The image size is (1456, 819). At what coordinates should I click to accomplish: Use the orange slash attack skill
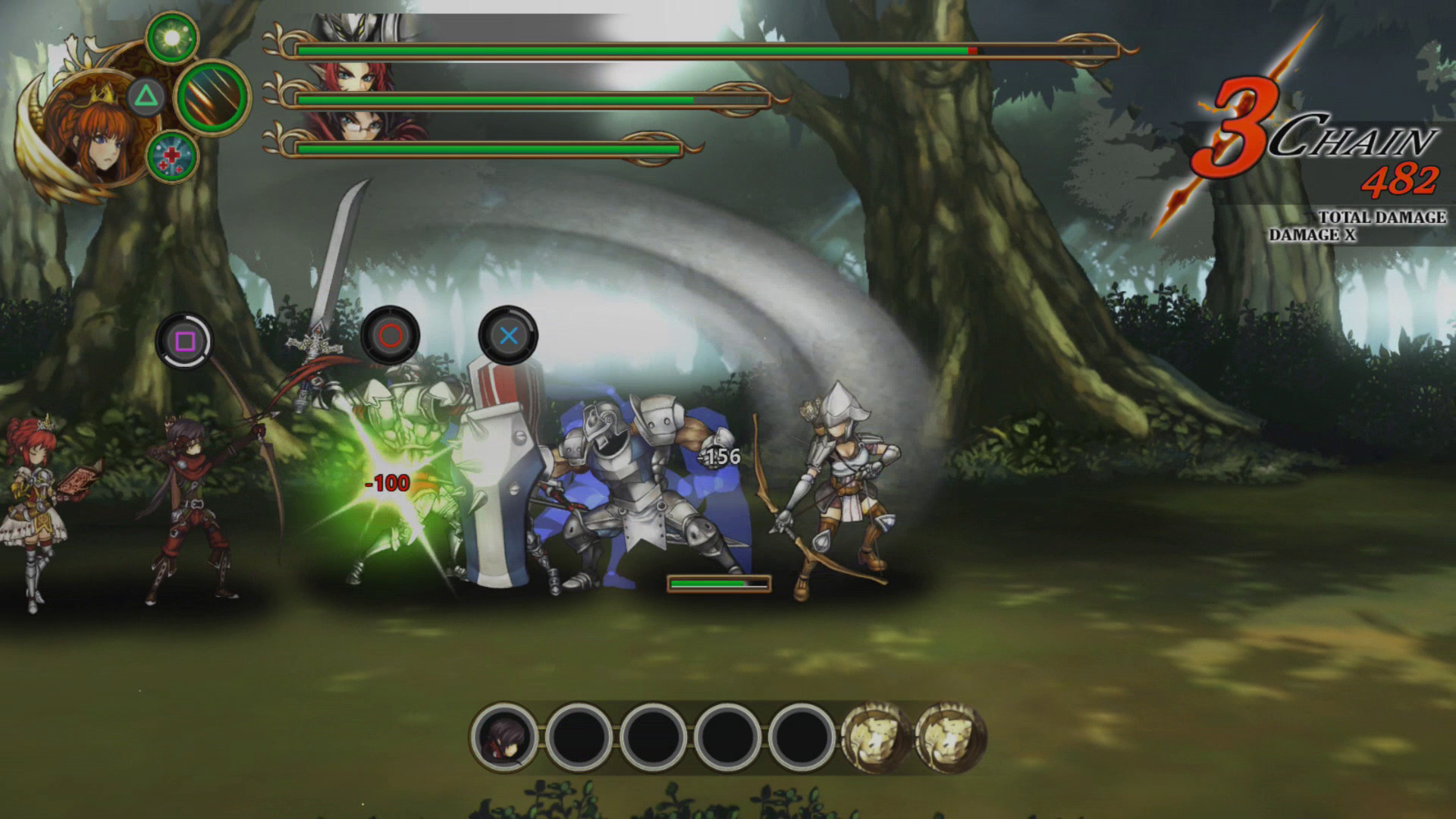pos(213,97)
